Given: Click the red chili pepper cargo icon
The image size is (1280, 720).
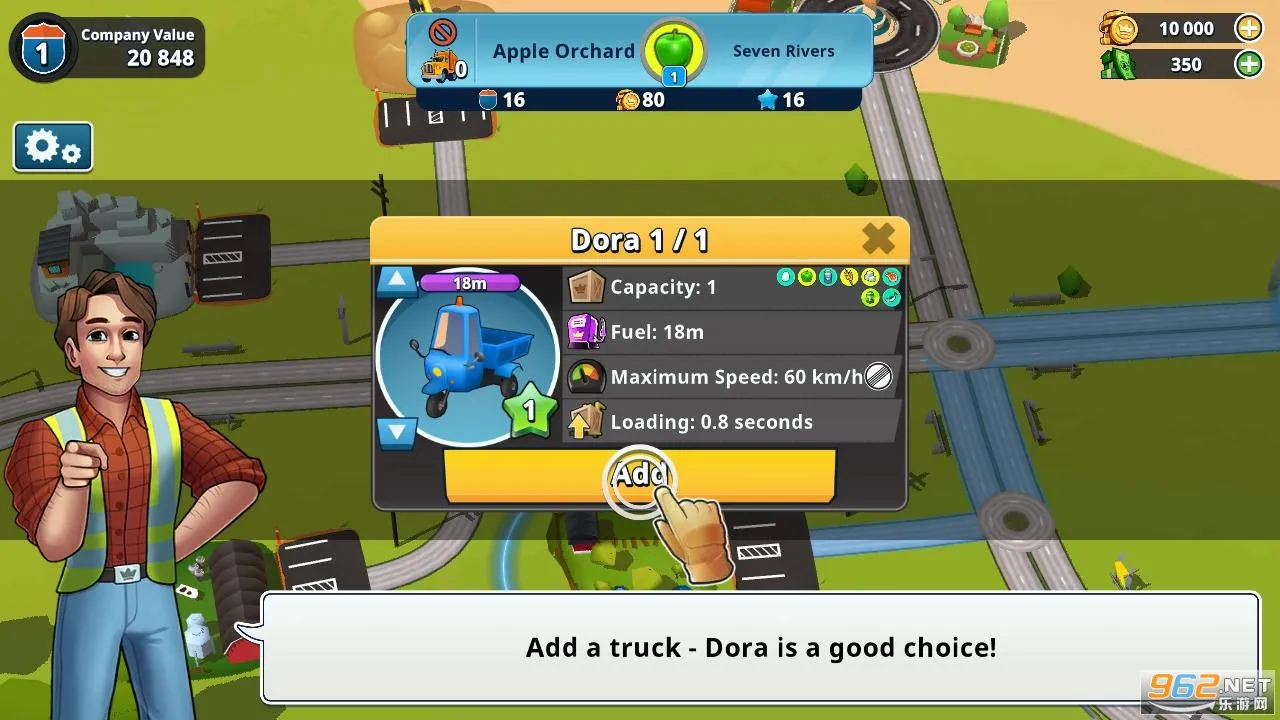Looking at the screenshot, I should 890,277.
